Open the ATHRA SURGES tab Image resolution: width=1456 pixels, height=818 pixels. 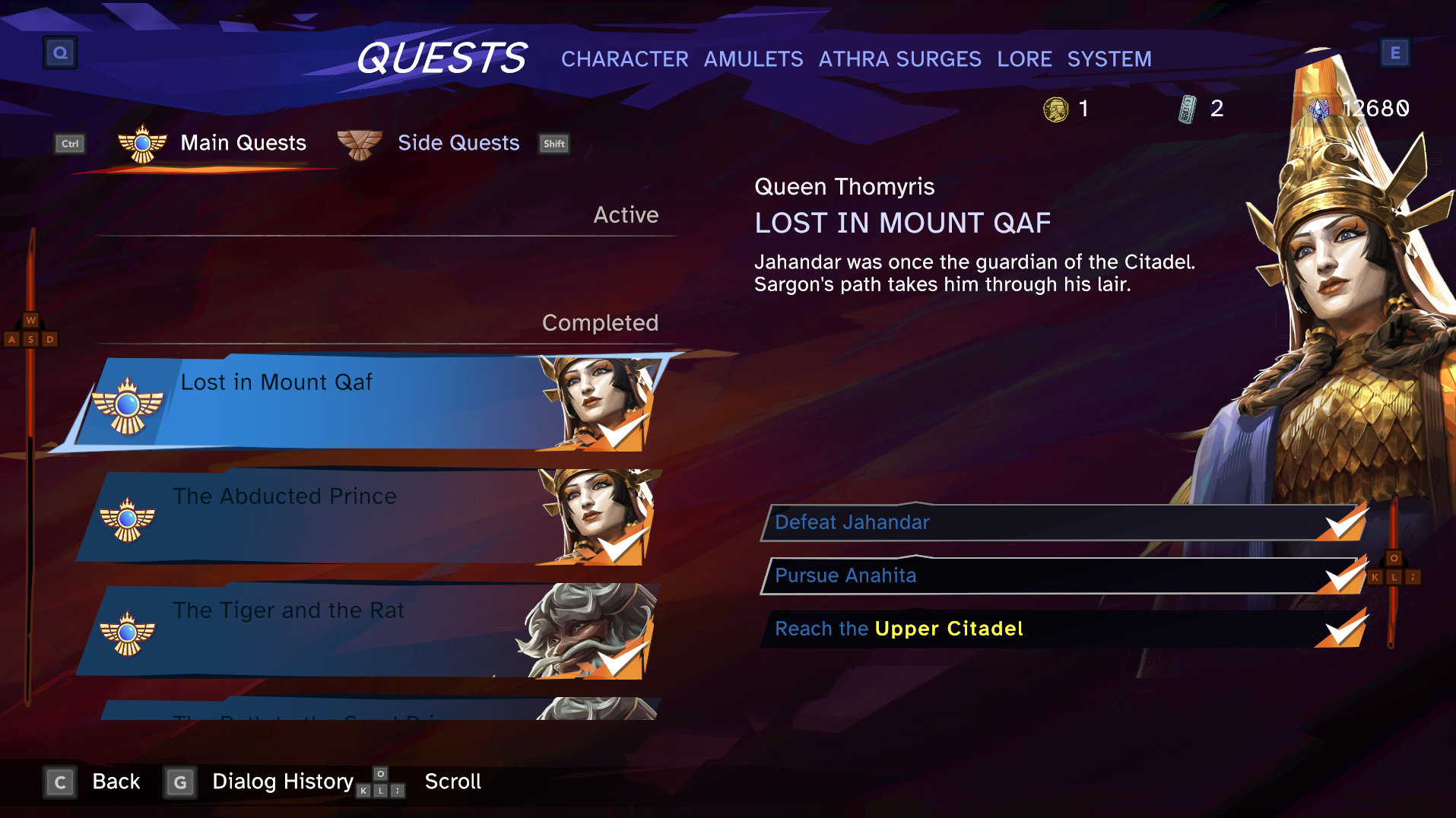[x=900, y=59]
